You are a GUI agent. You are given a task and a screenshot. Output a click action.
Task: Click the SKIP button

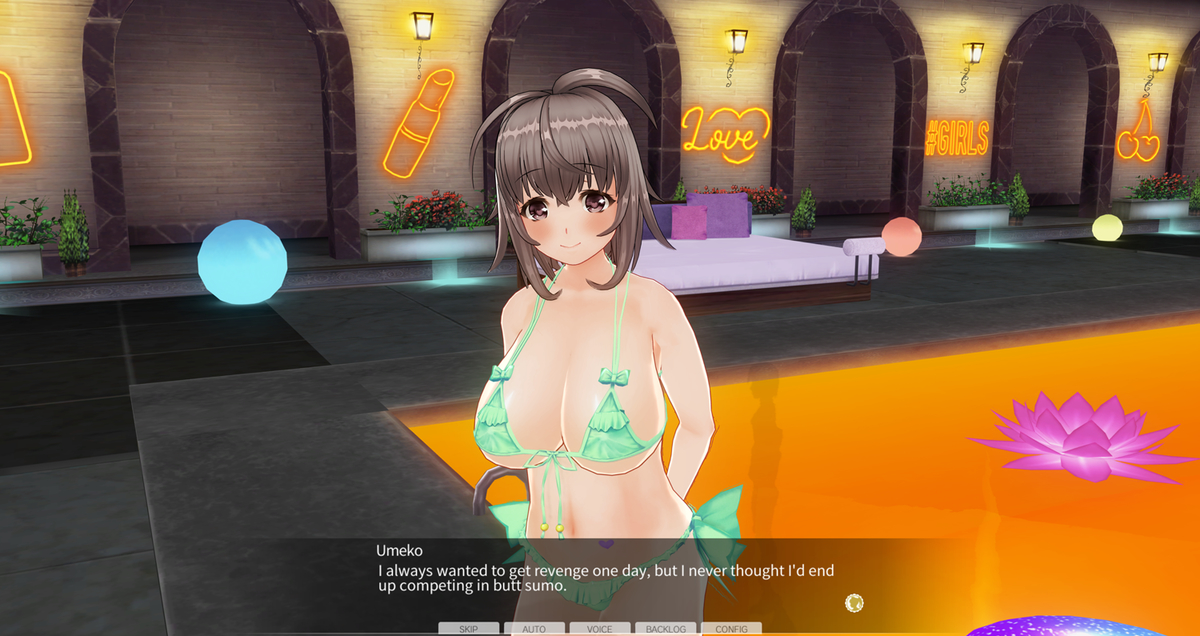coord(468,629)
